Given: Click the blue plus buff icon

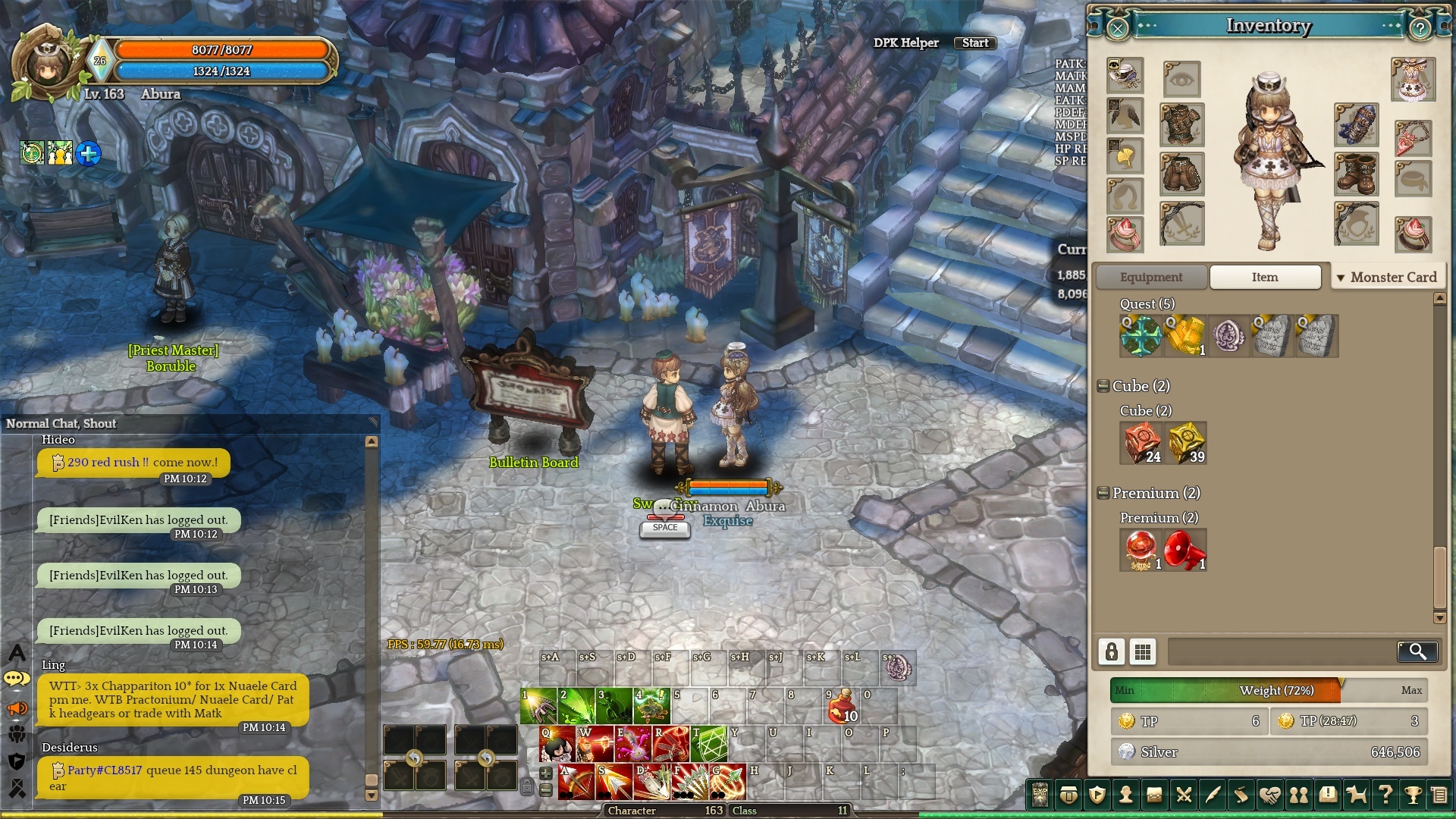Looking at the screenshot, I should (88, 154).
